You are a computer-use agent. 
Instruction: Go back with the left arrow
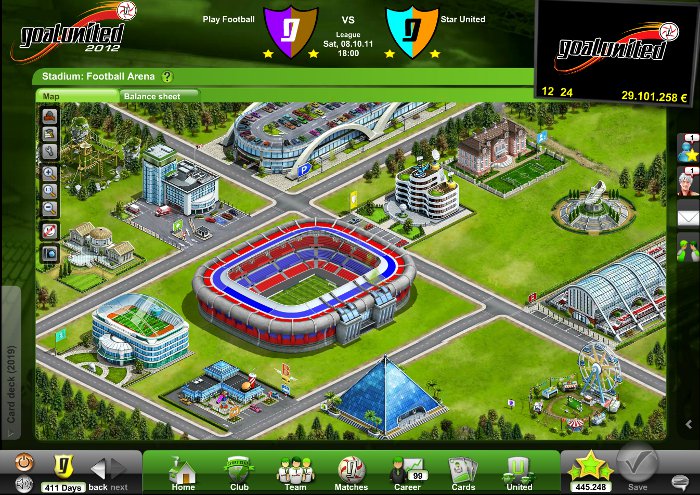point(98,468)
